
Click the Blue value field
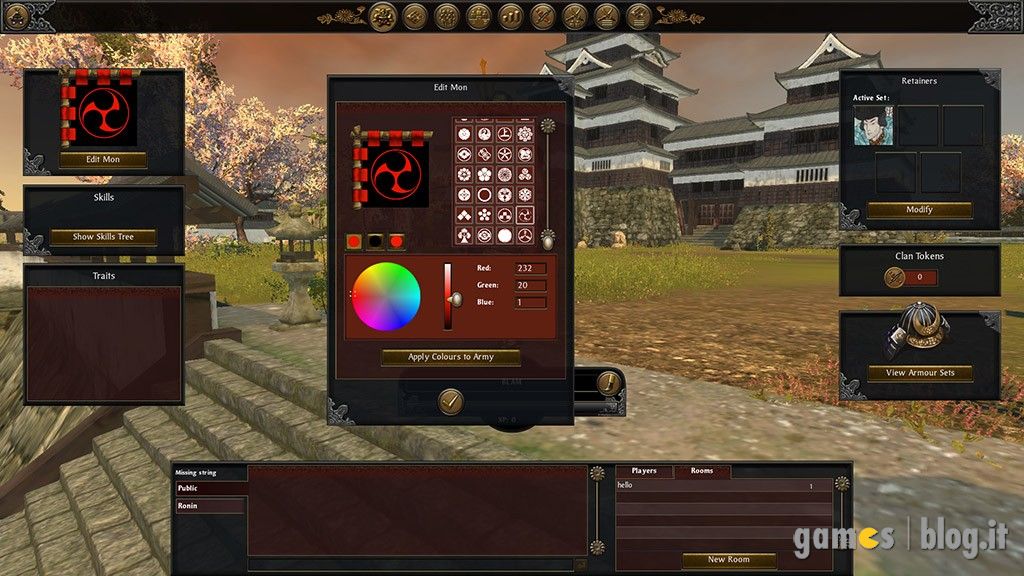(530, 302)
